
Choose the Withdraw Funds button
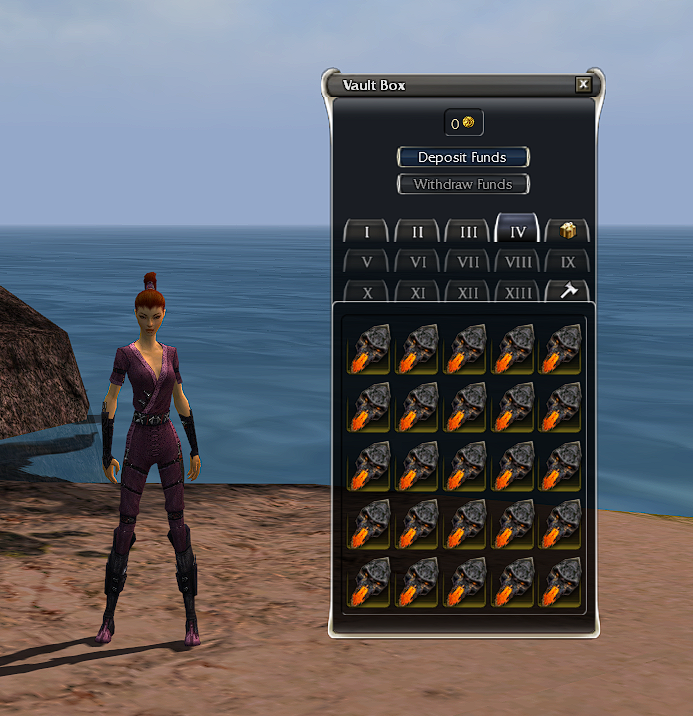pos(463,184)
